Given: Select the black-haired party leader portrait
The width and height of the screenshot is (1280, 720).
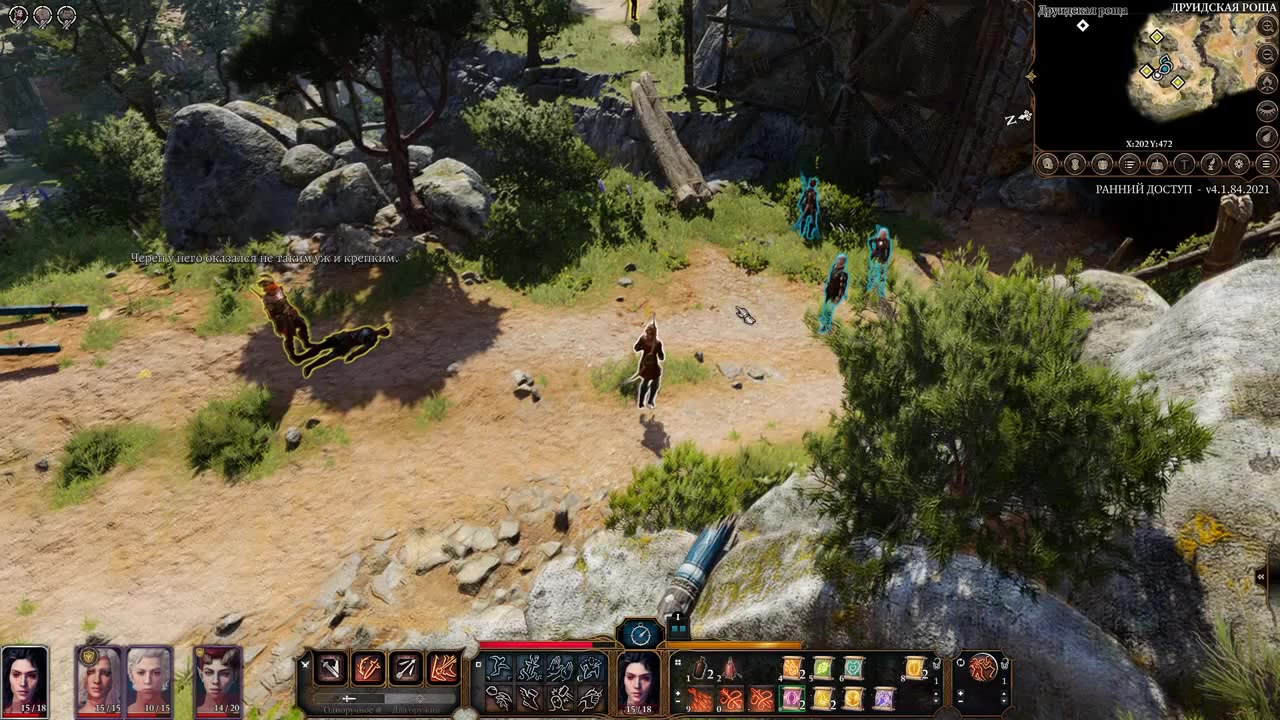Looking at the screenshot, I should pyautogui.click(x=24, y=678).
